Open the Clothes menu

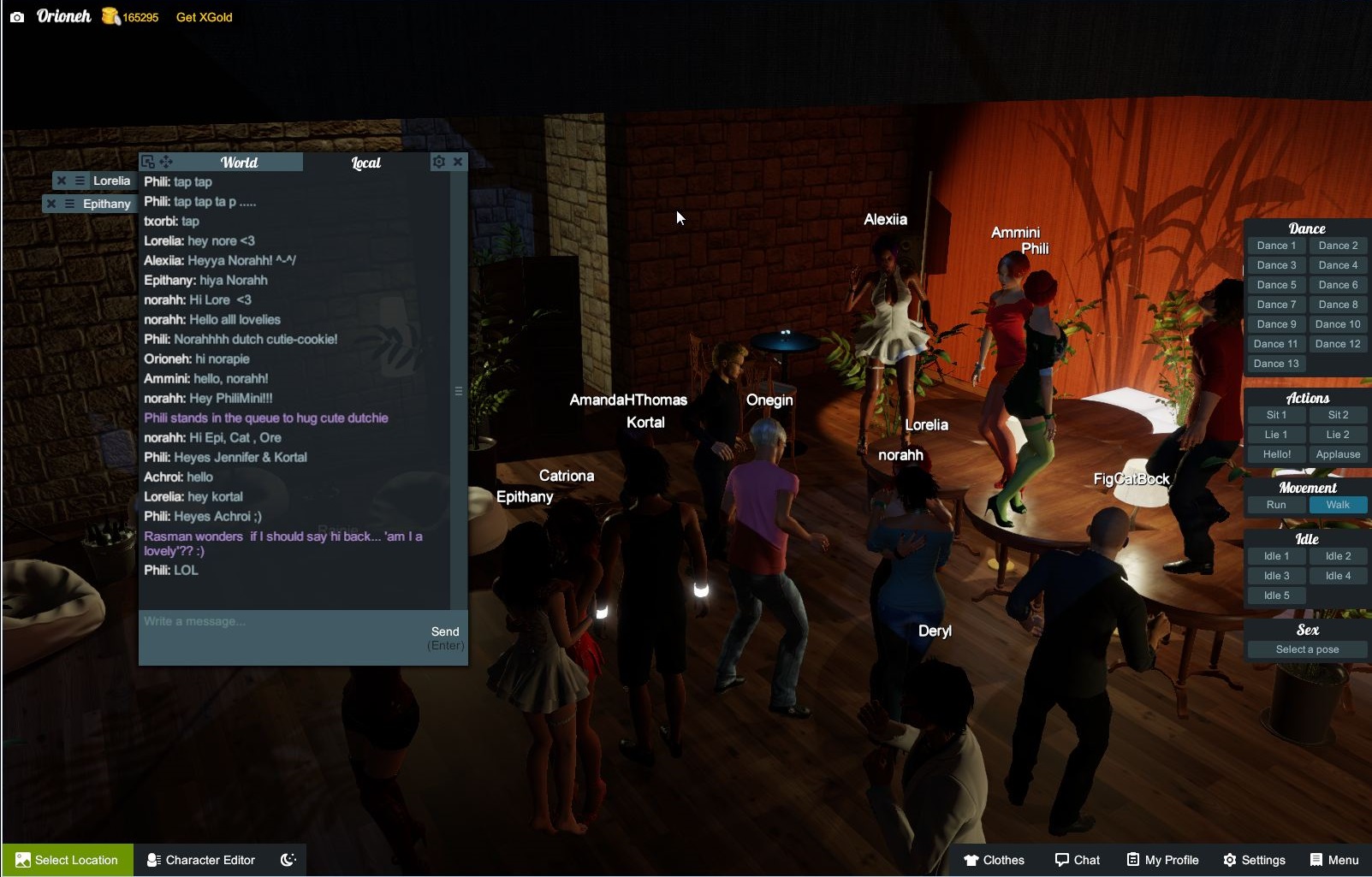point(994,860)
